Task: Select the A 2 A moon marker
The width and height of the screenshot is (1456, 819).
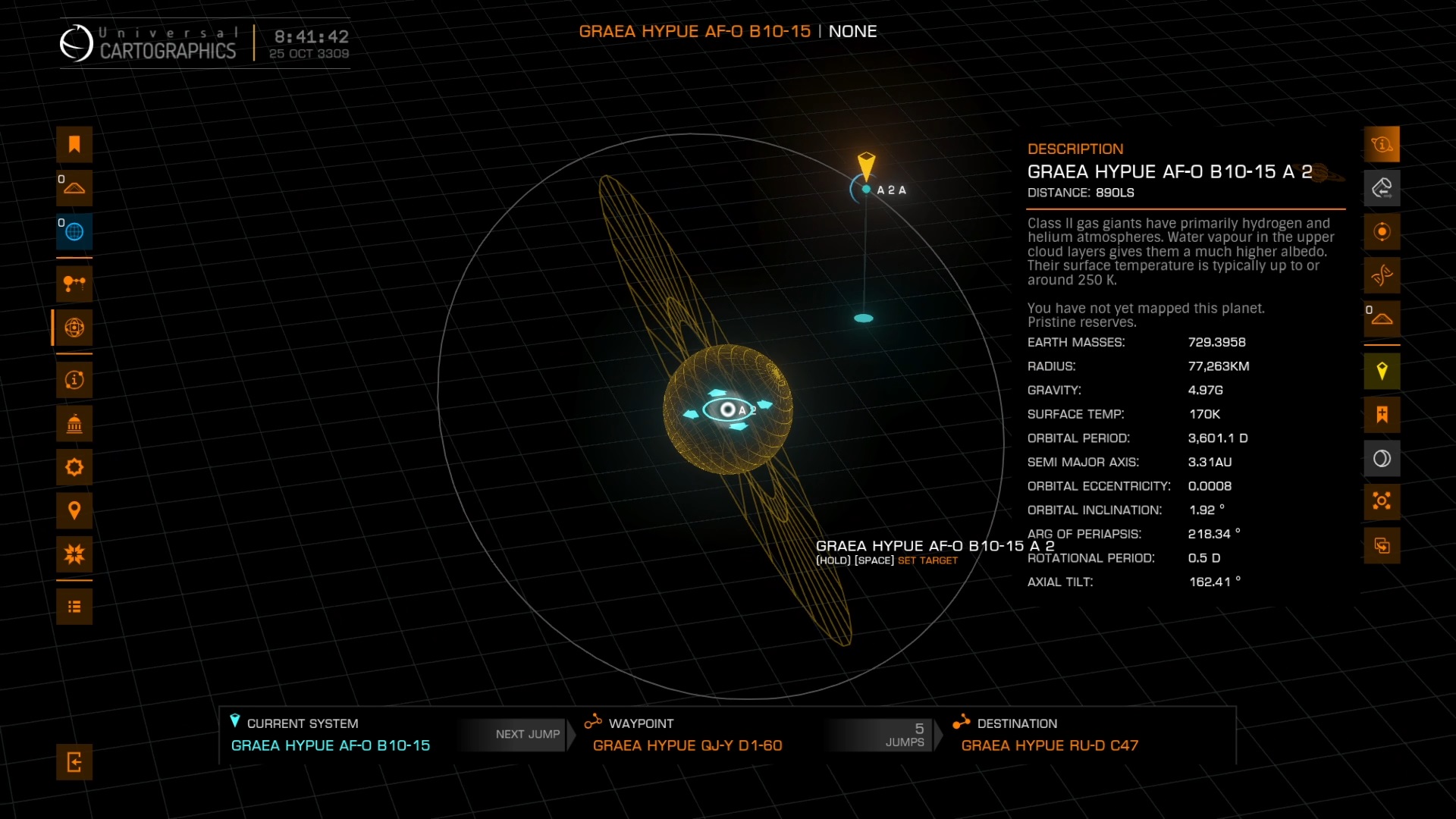Action: [867, 190]
